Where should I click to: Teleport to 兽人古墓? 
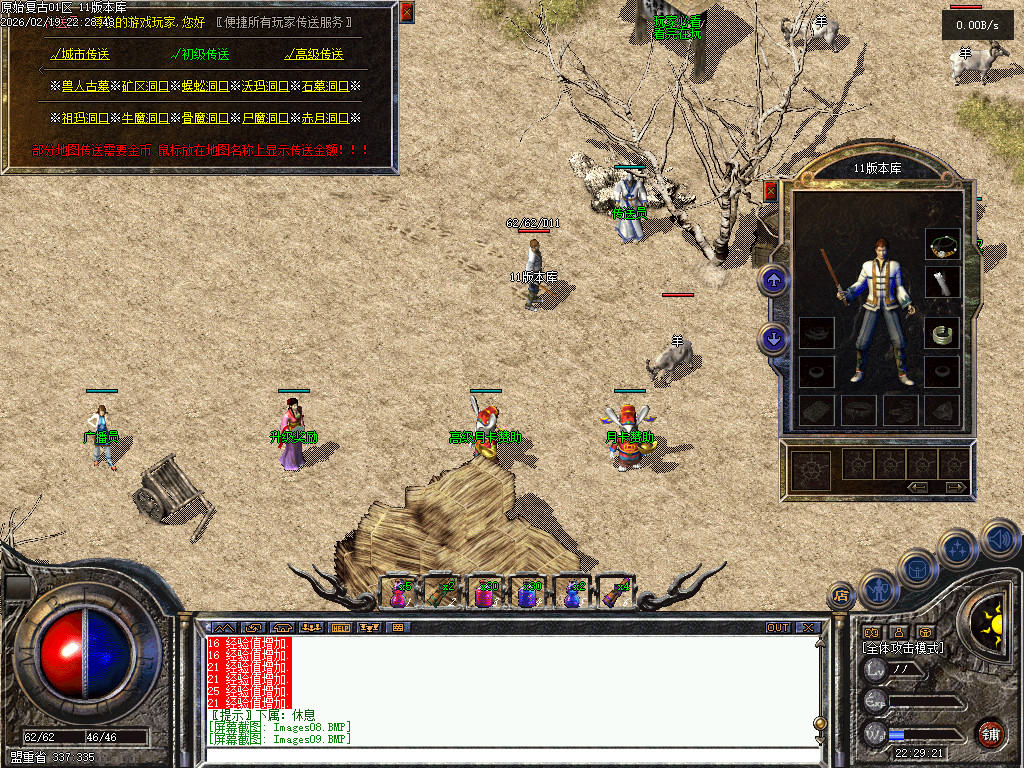pos(84,87)
